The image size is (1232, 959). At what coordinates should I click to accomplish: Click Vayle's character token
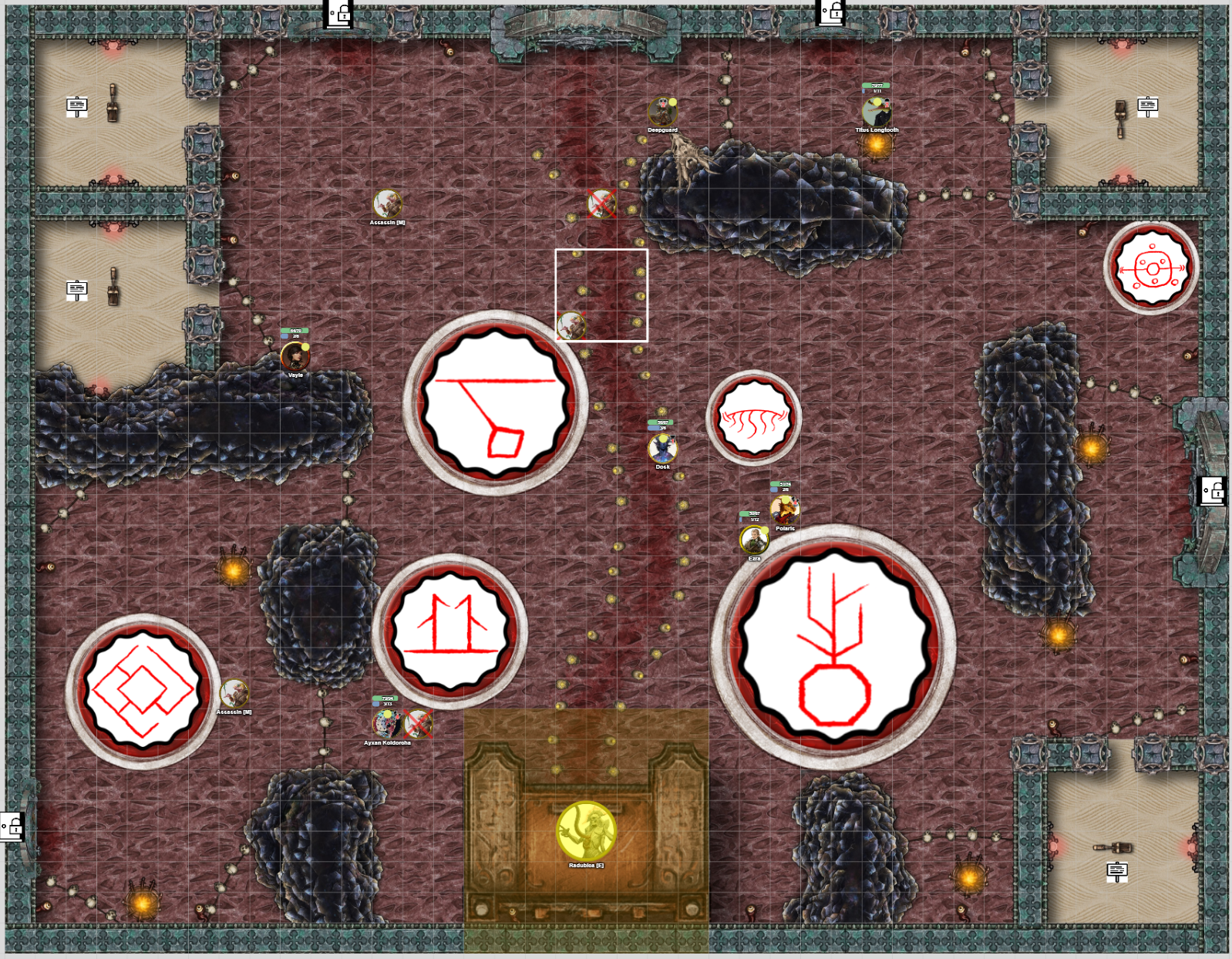coord(294,357)
